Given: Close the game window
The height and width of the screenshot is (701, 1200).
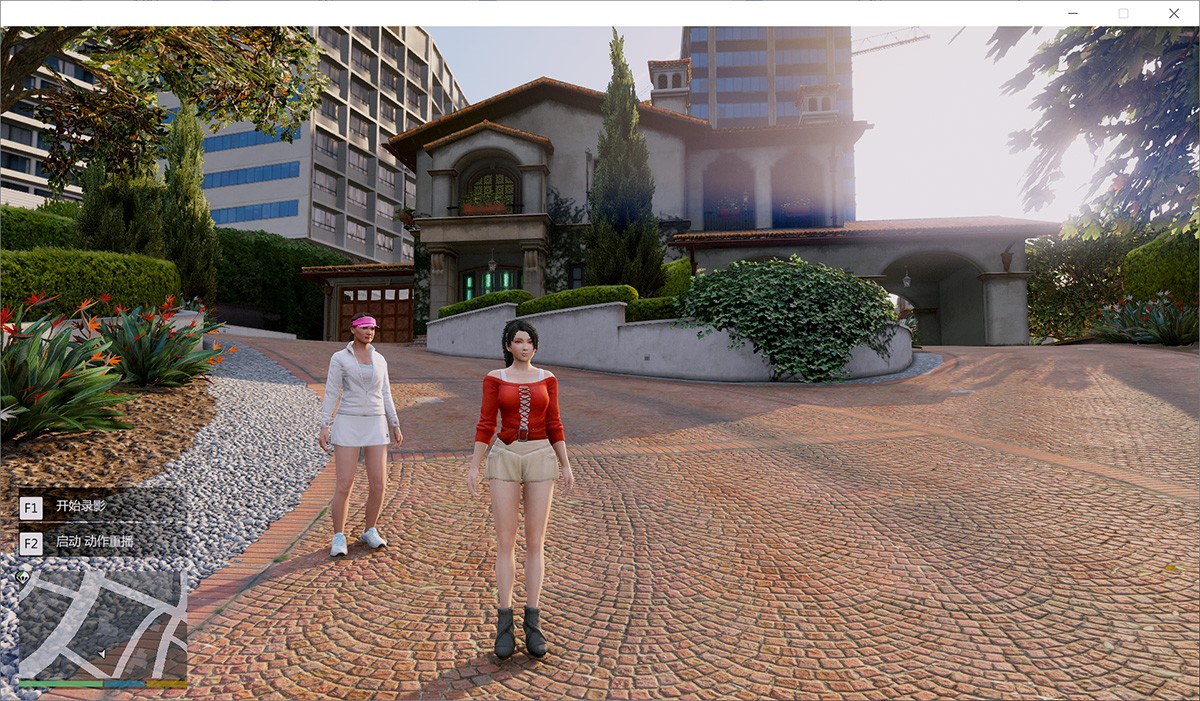Looking at the screenshot, I should click(x=1174, y=13).
